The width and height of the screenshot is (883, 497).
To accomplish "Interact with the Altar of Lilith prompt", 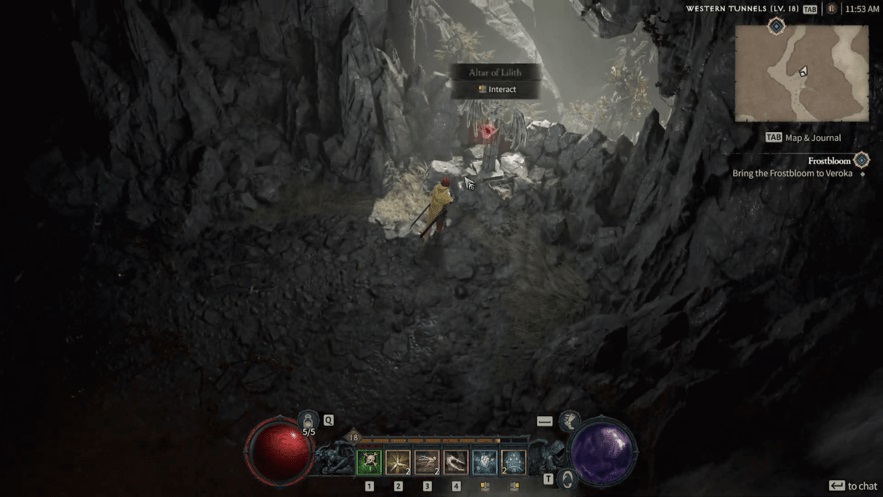I will coord(497,89).
